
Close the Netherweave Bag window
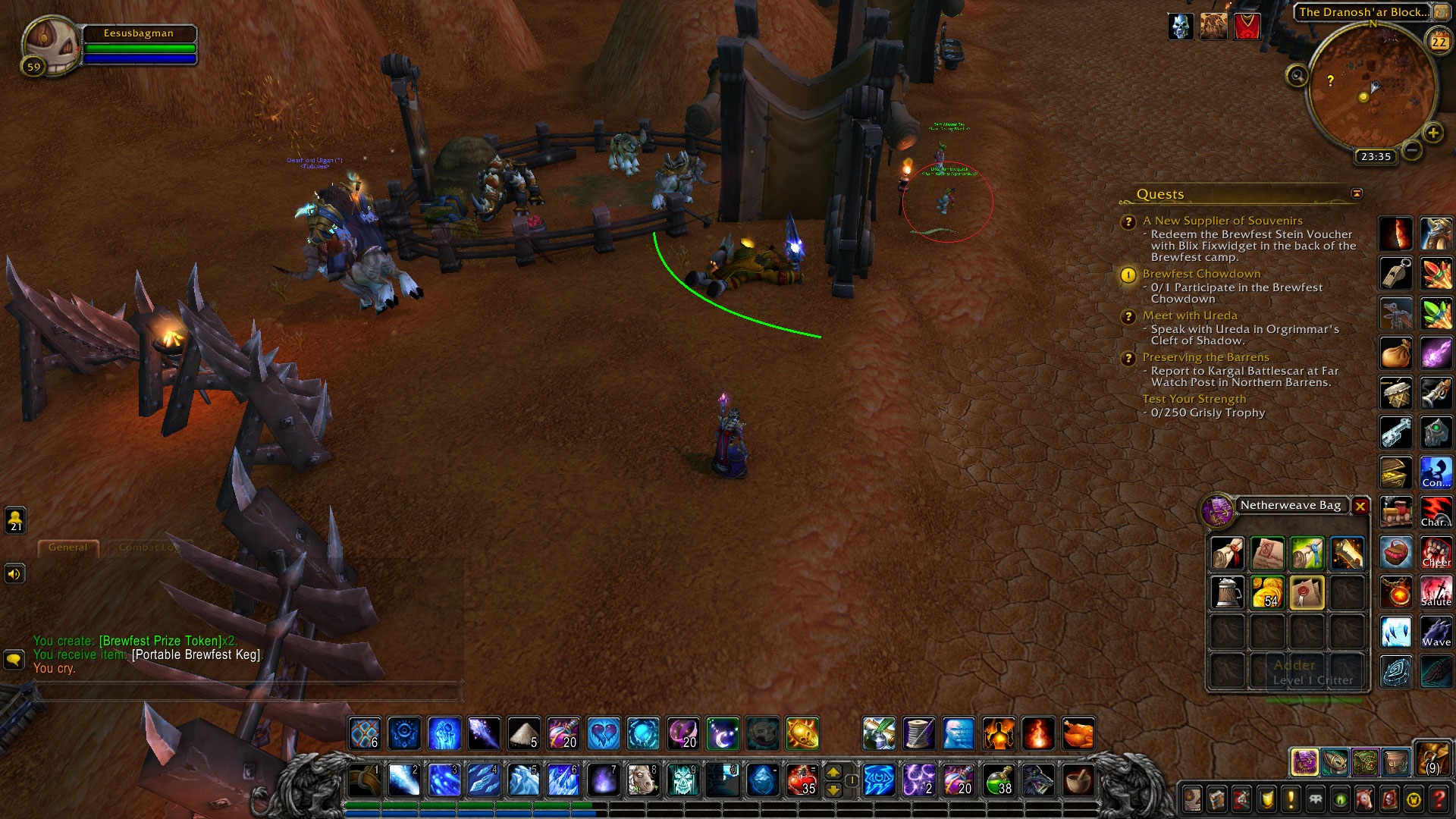coord(1360,506)
